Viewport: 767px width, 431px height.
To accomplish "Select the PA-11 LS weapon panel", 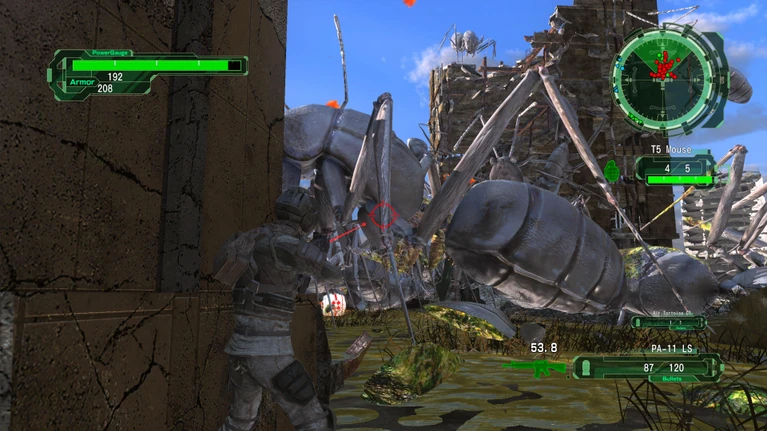I will click(647, 367).
